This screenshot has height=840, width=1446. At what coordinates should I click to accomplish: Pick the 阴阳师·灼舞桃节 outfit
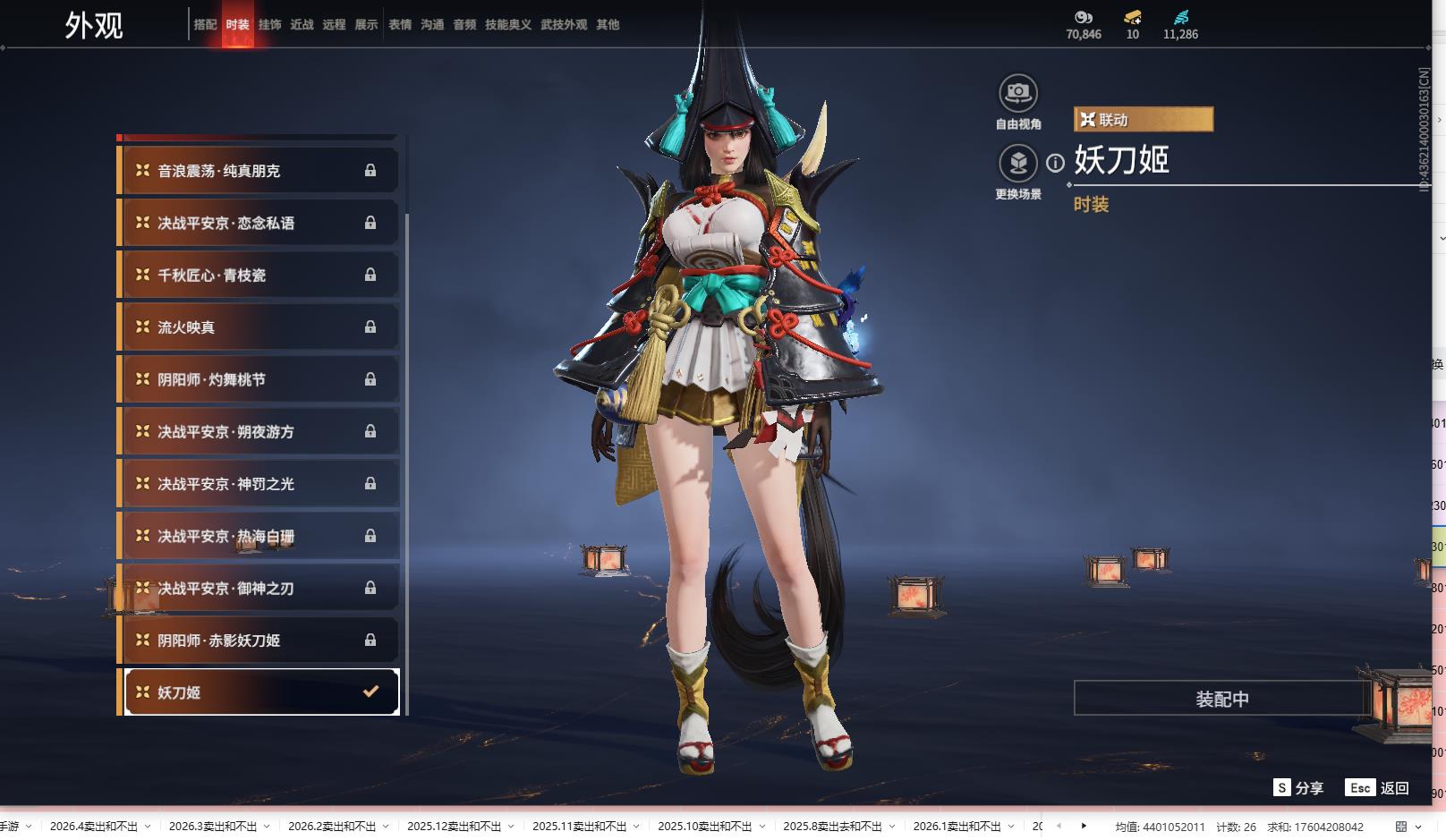pyautogui.click(x=259, y=379)
